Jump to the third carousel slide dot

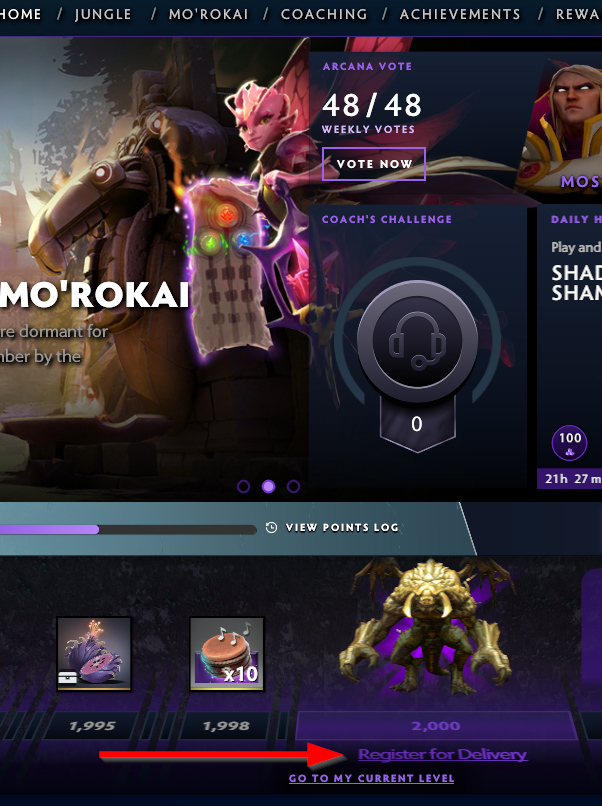(293, 487)
